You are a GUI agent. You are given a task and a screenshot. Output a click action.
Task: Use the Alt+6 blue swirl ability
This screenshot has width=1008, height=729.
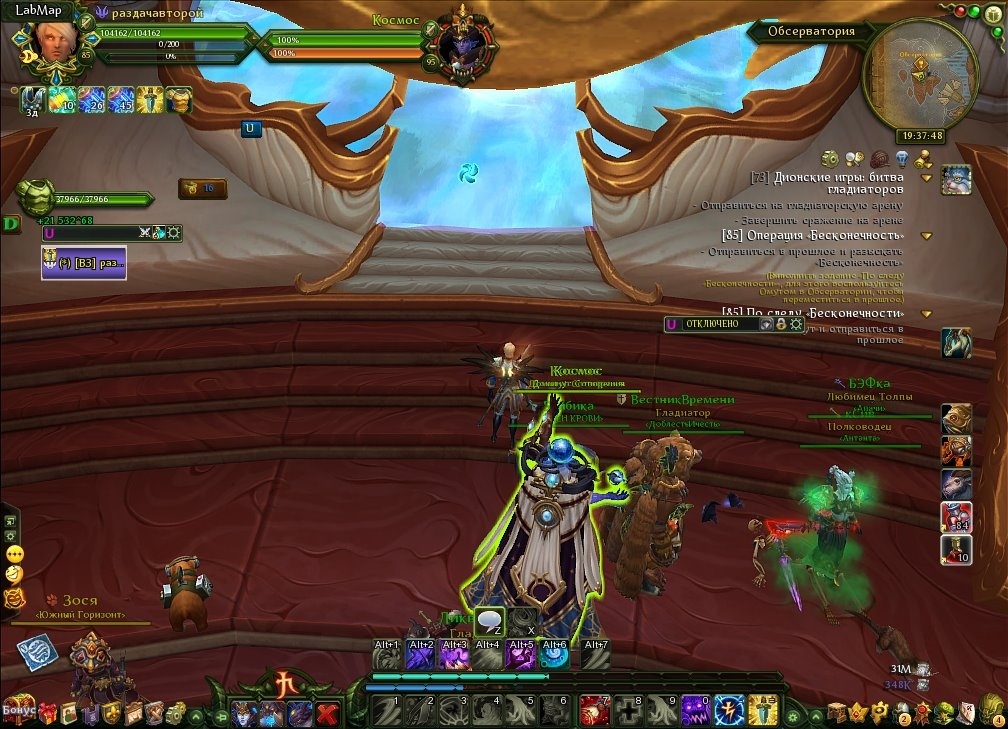tap(554, 656)
